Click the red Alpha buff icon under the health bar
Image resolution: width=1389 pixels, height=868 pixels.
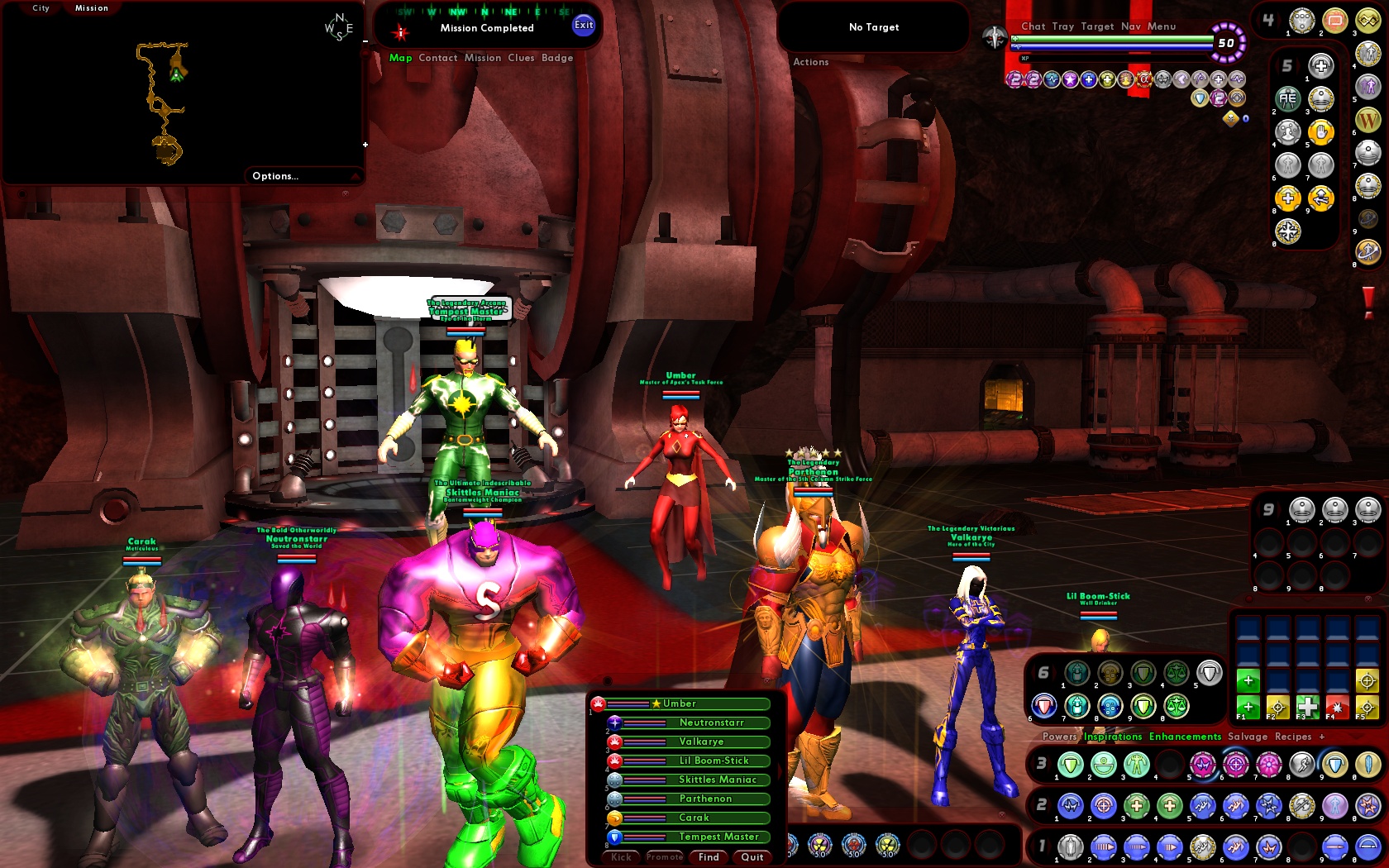click(x=1143, y=79)
